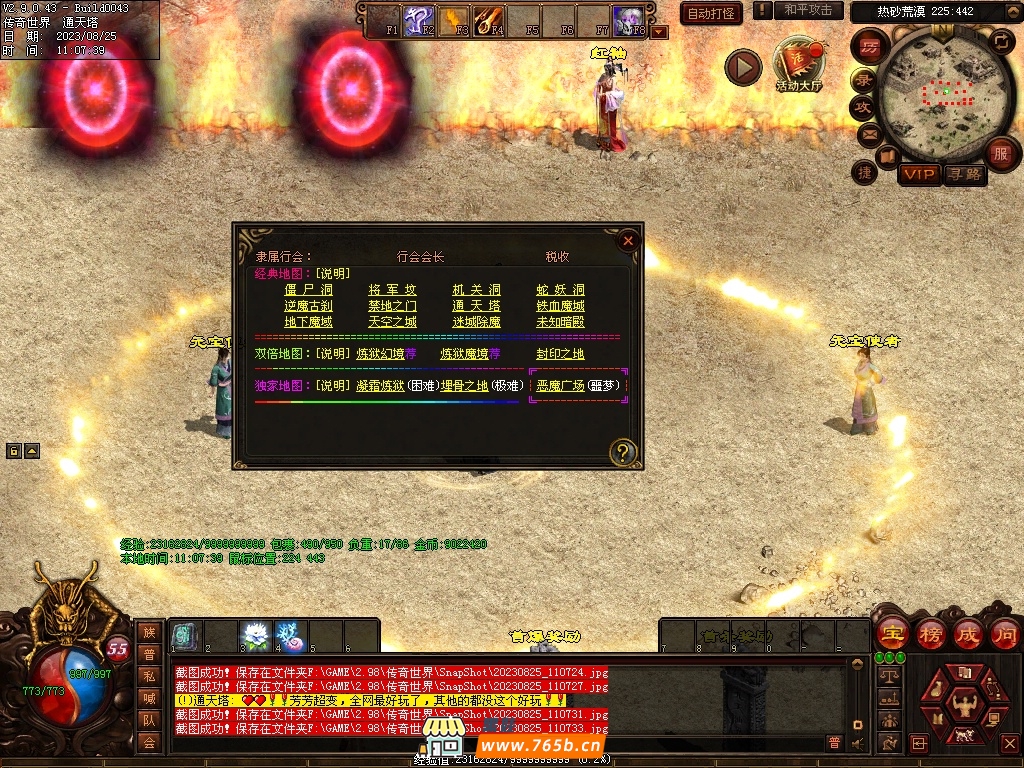Image resolution: width=1024 pixels, height=768 pixels.
Task: Select 天空之城 from classic maps
Action: 392,322
